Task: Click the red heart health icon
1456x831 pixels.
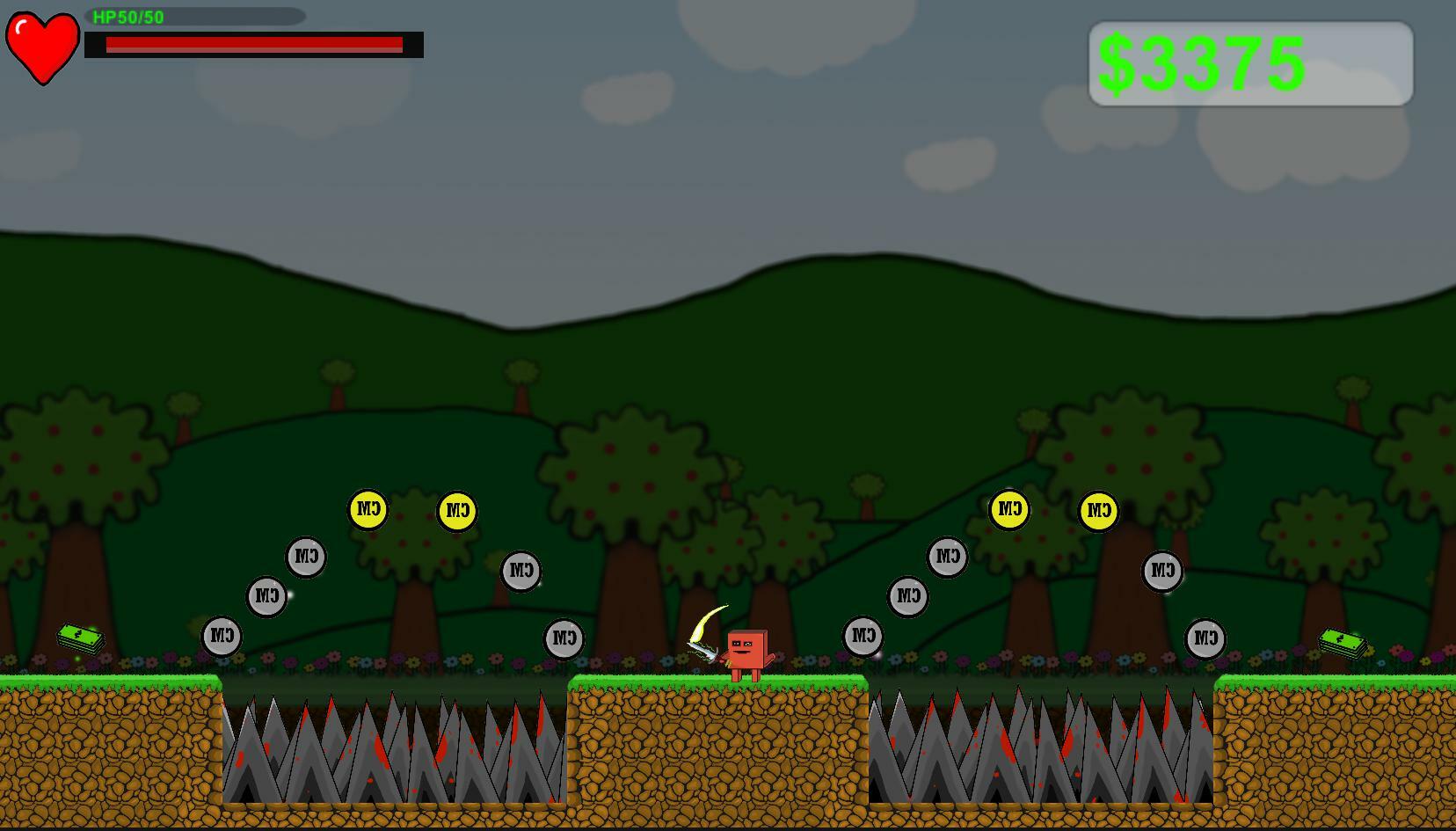Action: coord(41,44)
